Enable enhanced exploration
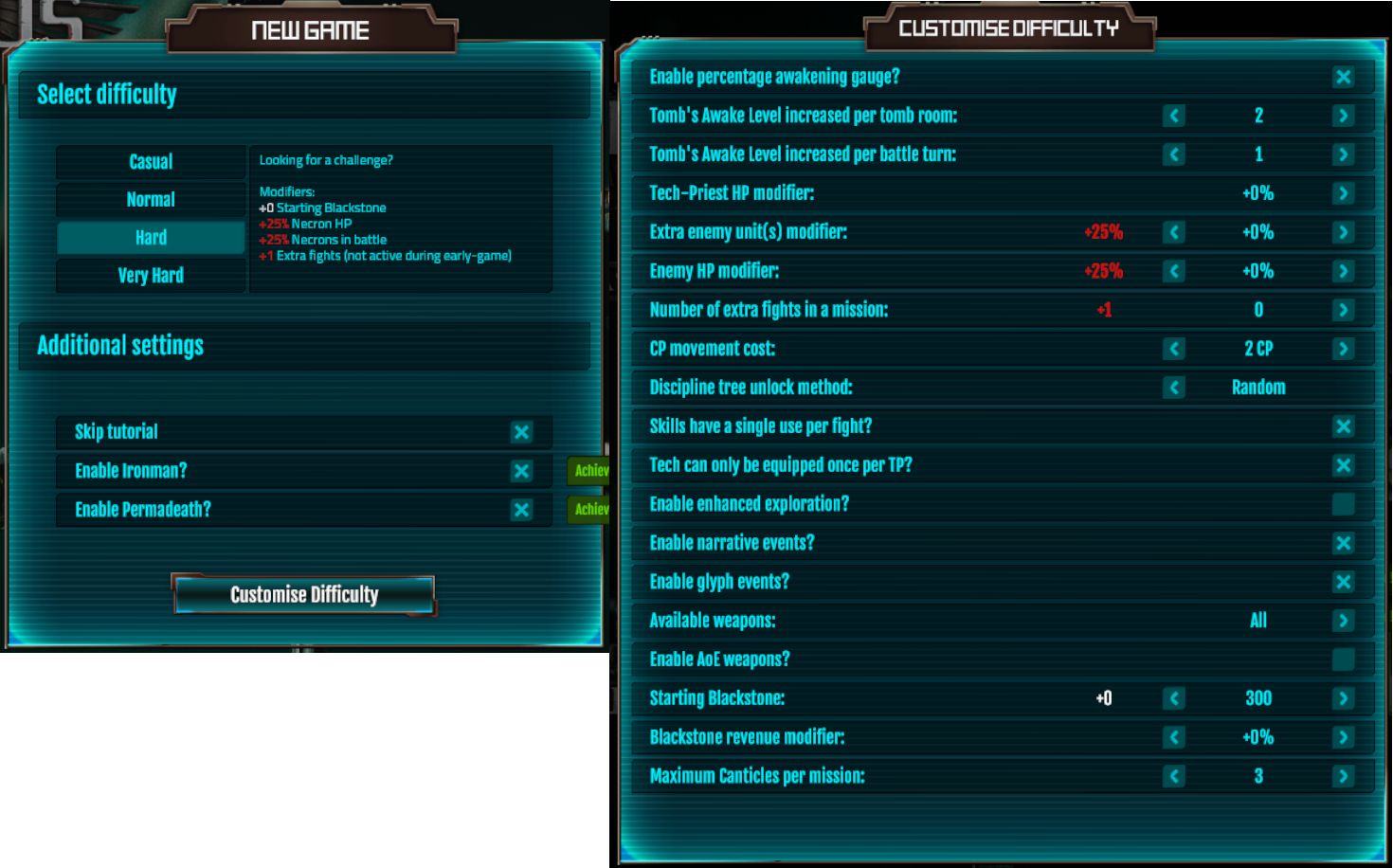The width and height of the screenshot is (1393, 868). click(1343, 503)
